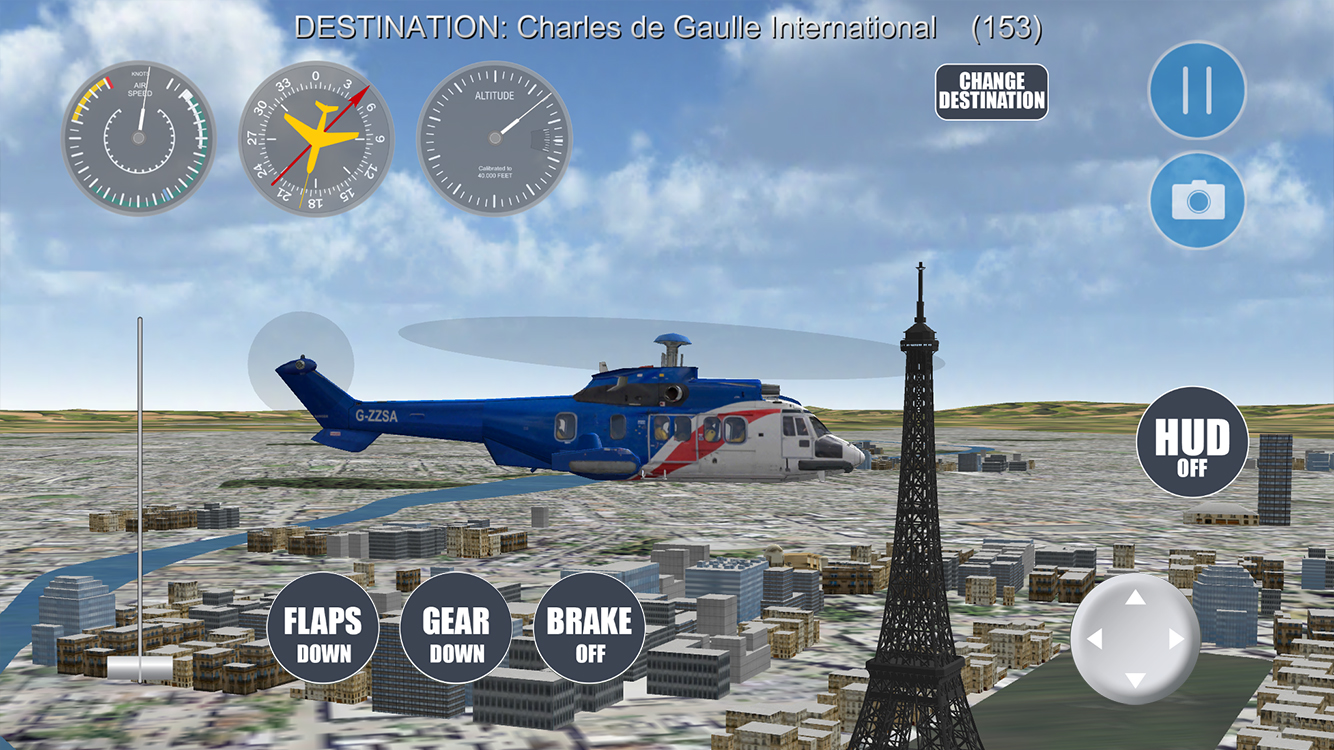Tap the down arrow on the directional pad
Screen dimensions: 1334x750
pos(1135,680)
